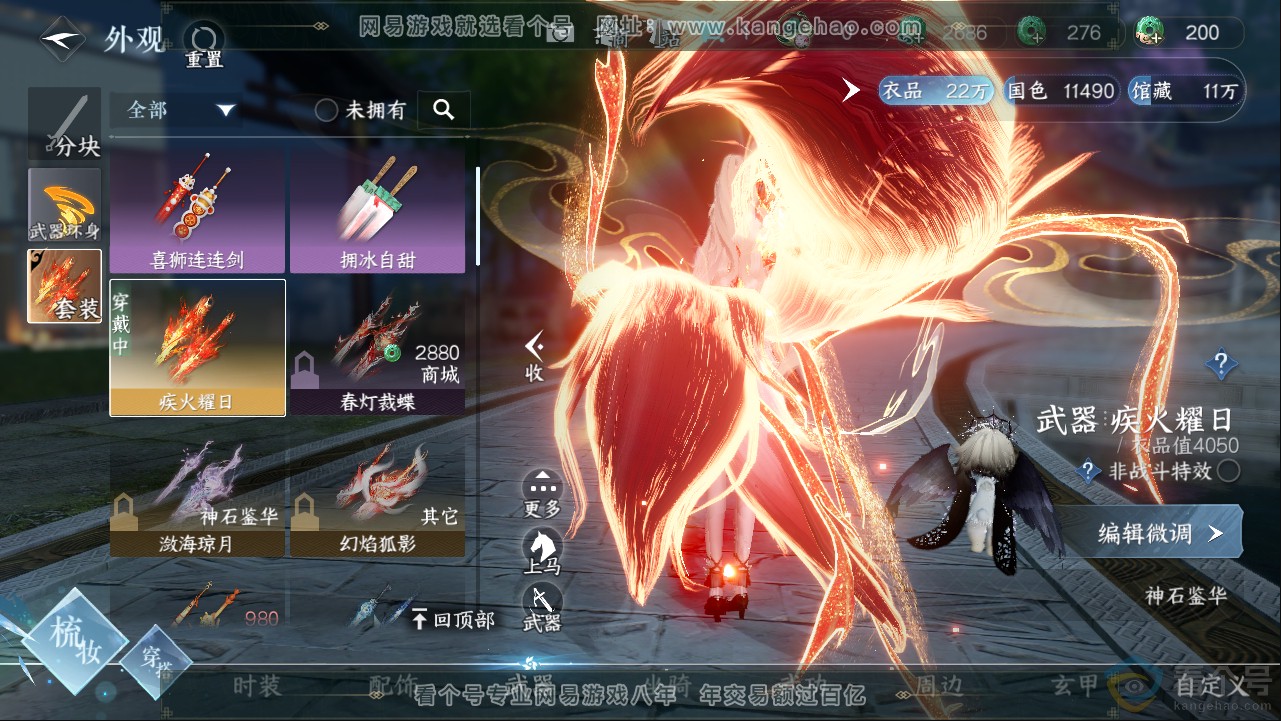
Task: Select the 武器环身 side tab
Action: coord(65,205)
